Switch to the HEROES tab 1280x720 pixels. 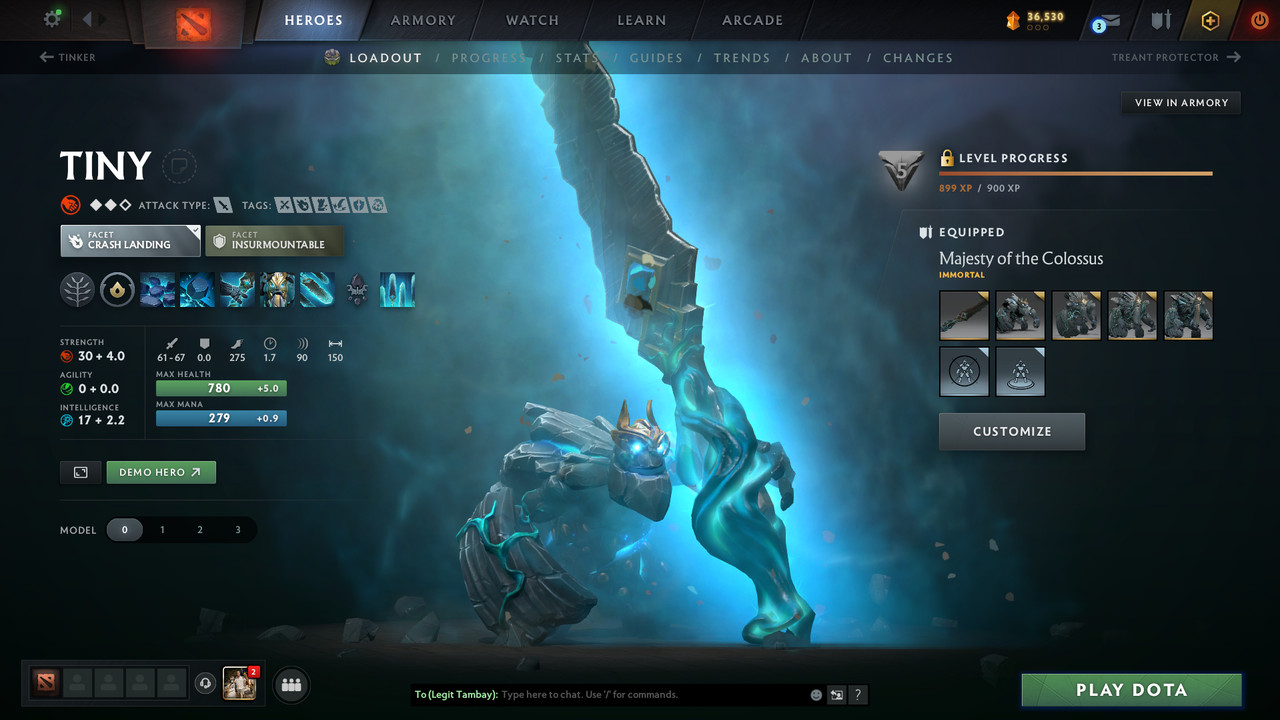313,19
